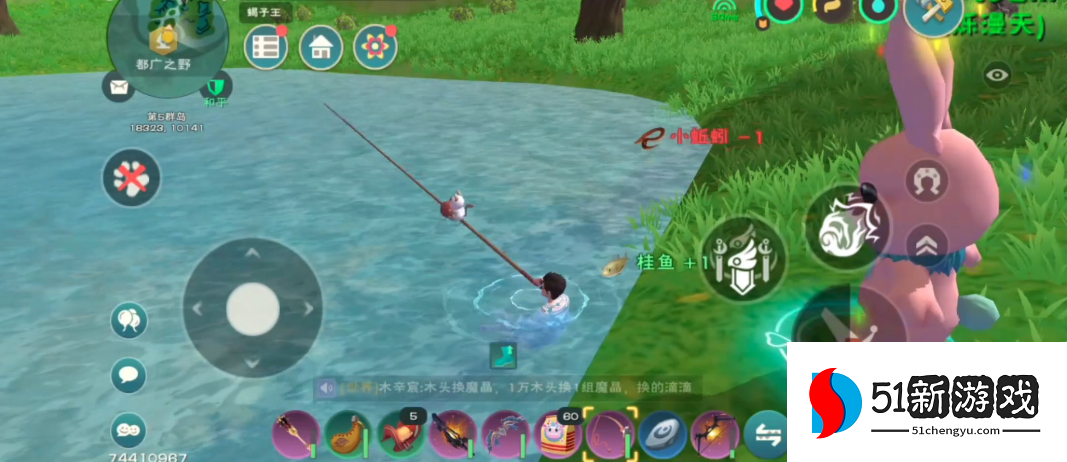Tap the house home button
The height and width of the screenshot is (462, 1067).
pos(321,46)
